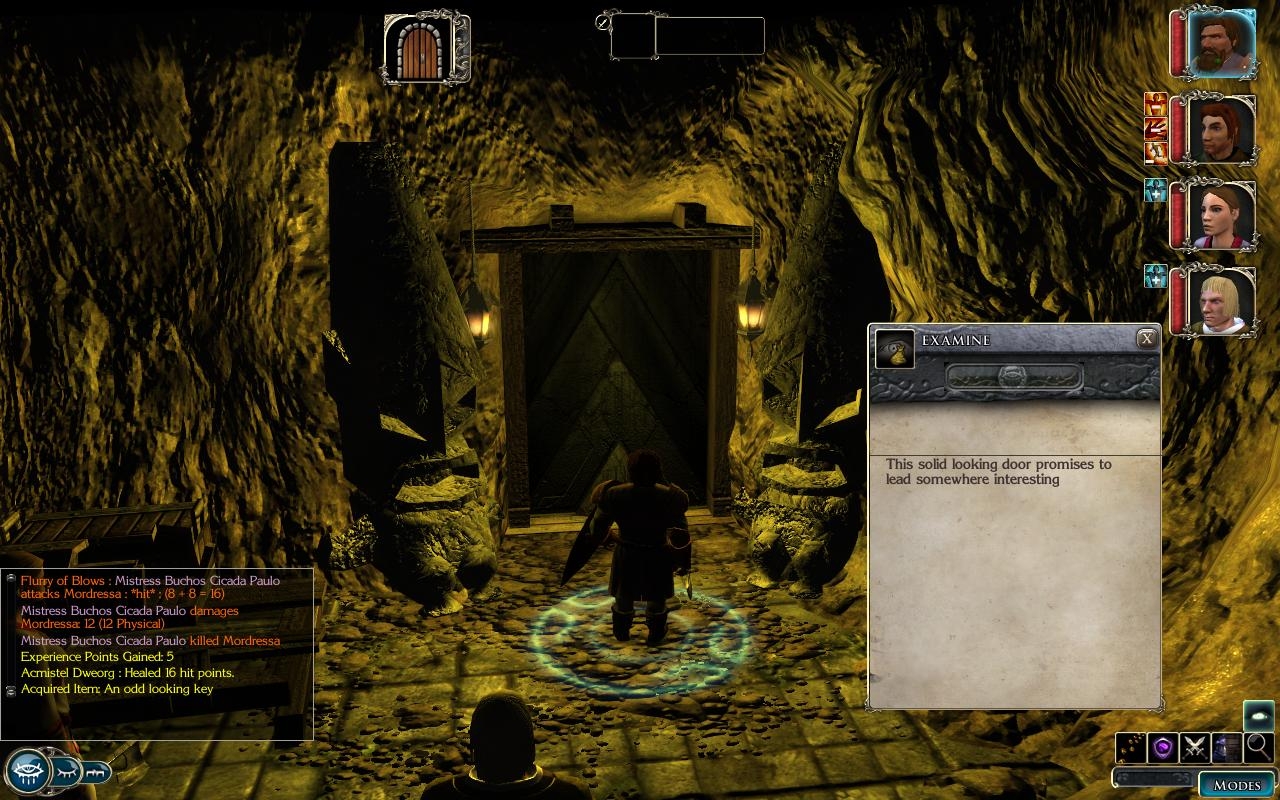Click the scattered gold sparks mode icon

[x=1130, y=747]
